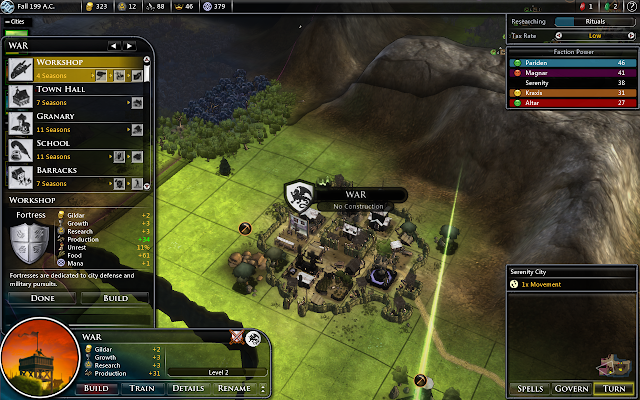Image resolution: width=640 pixels, height=400 pixels.
Task: Click Done in the build panel
Action: (x=42, y=298)
